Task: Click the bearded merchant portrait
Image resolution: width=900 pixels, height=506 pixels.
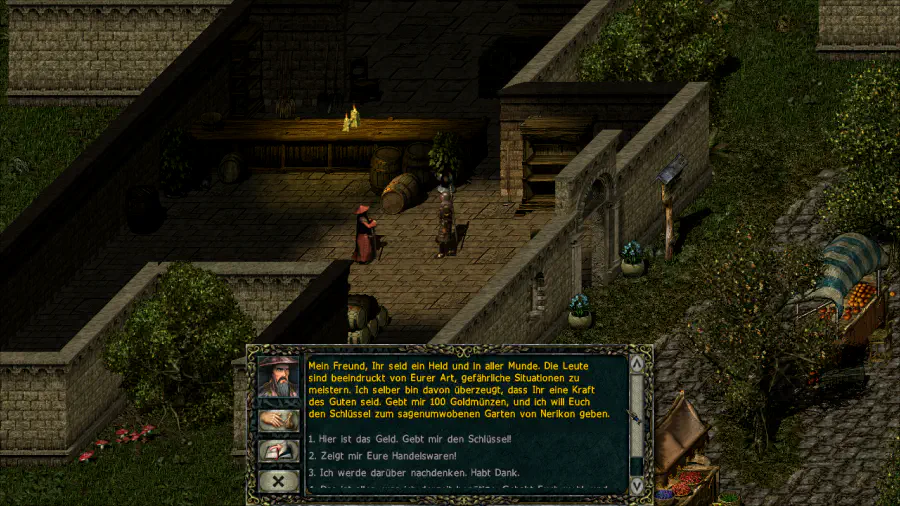Action: click(278, 378)
